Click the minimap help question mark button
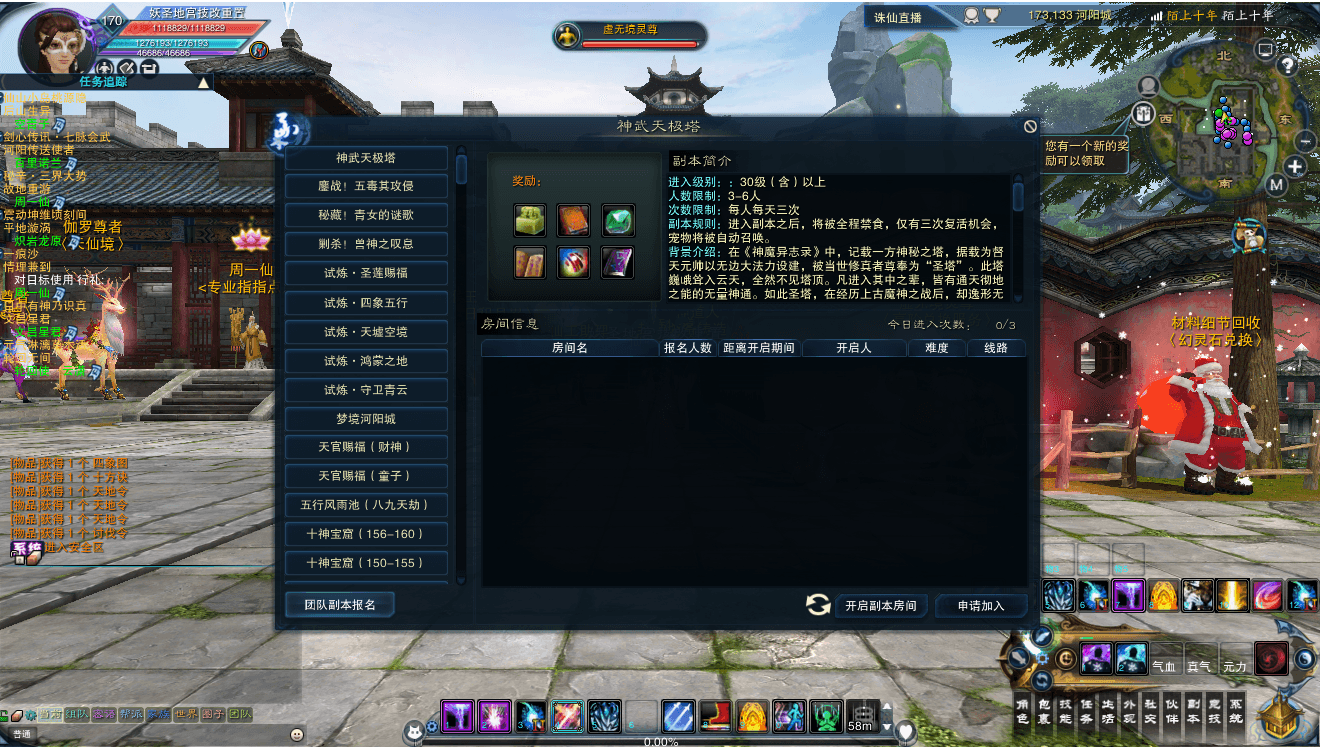 coord(1288,66)
